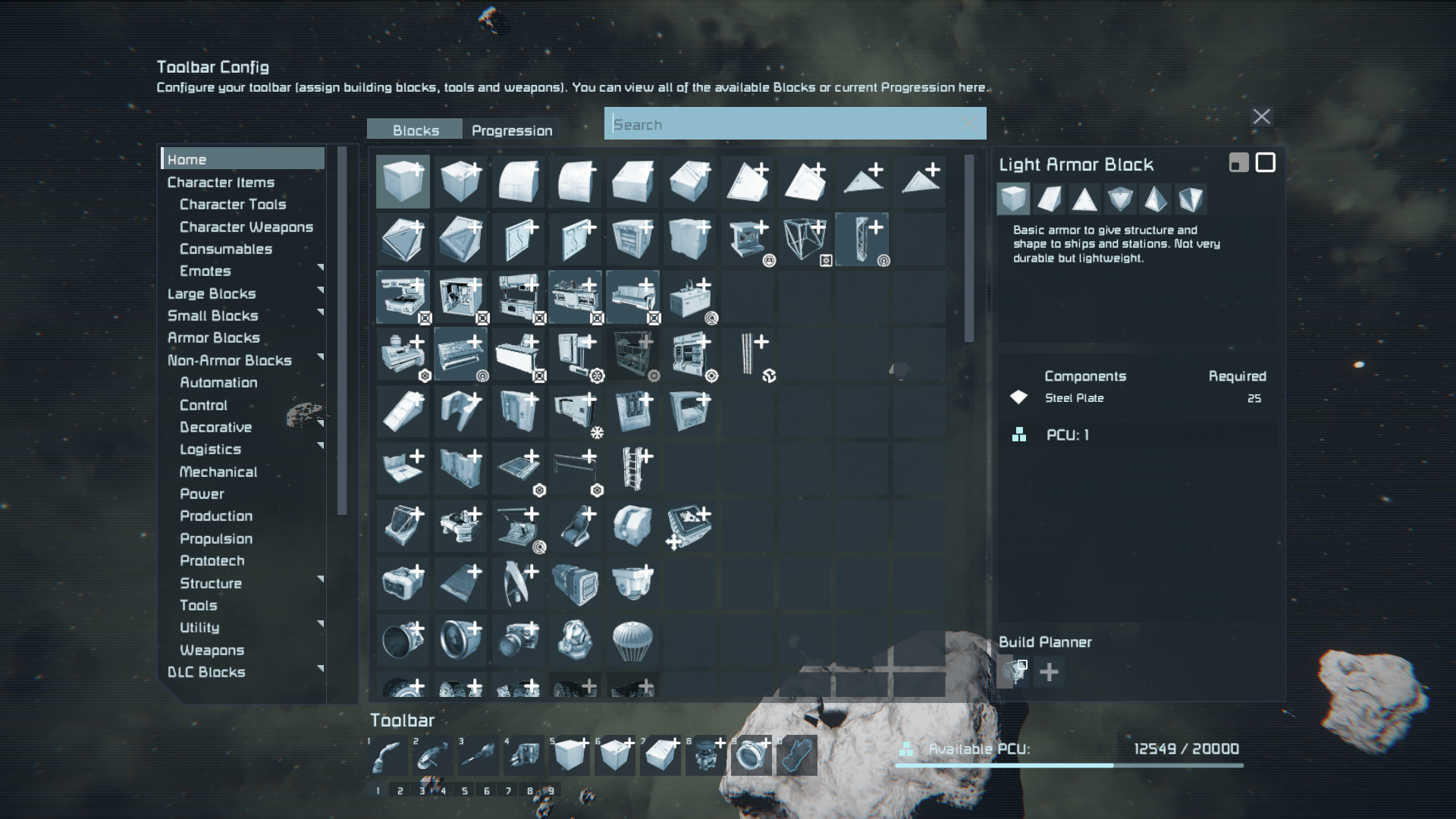
Task: Select the couch block icon
Action: coord(632,297)
